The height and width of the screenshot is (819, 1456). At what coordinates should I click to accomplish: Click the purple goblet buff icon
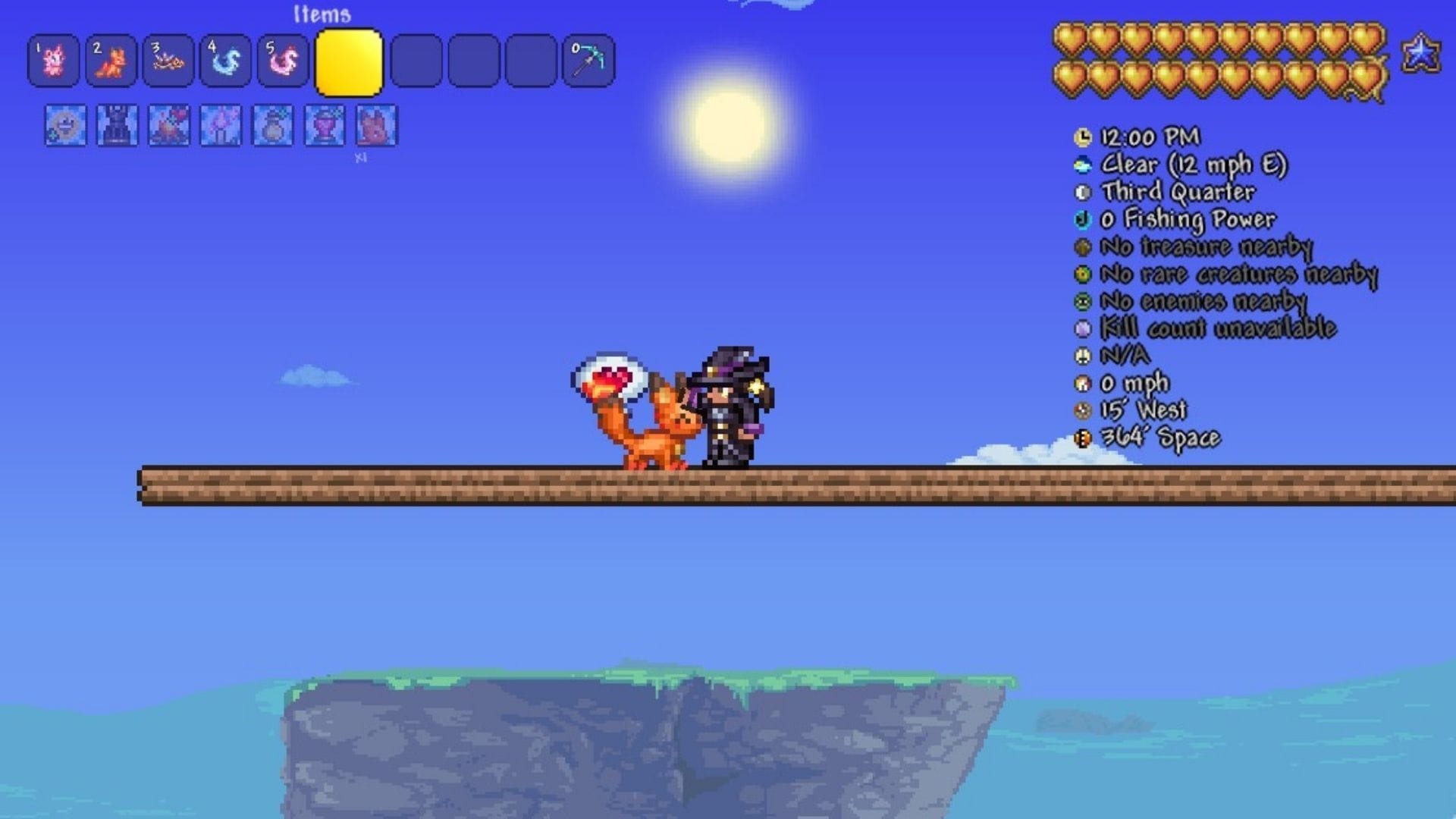click(325, 125)
